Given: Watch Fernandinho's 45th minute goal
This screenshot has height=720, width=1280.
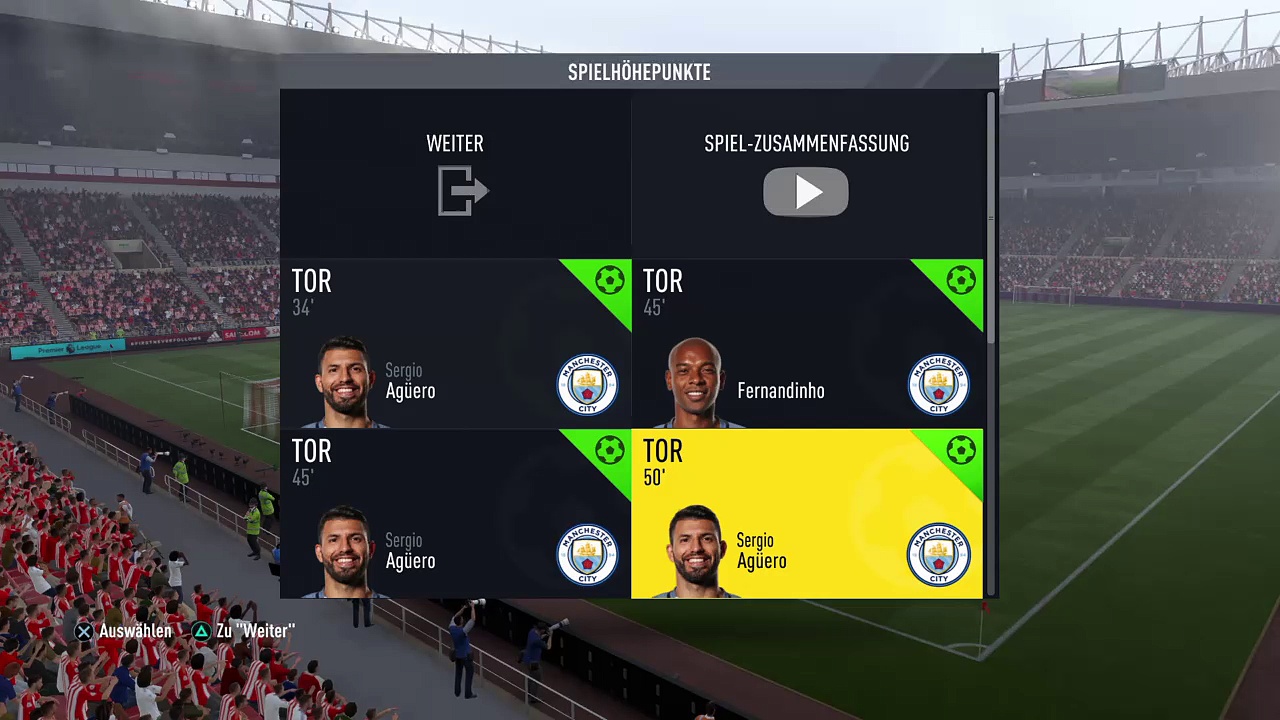Looking at the screenshot, I should pos(806,344).
